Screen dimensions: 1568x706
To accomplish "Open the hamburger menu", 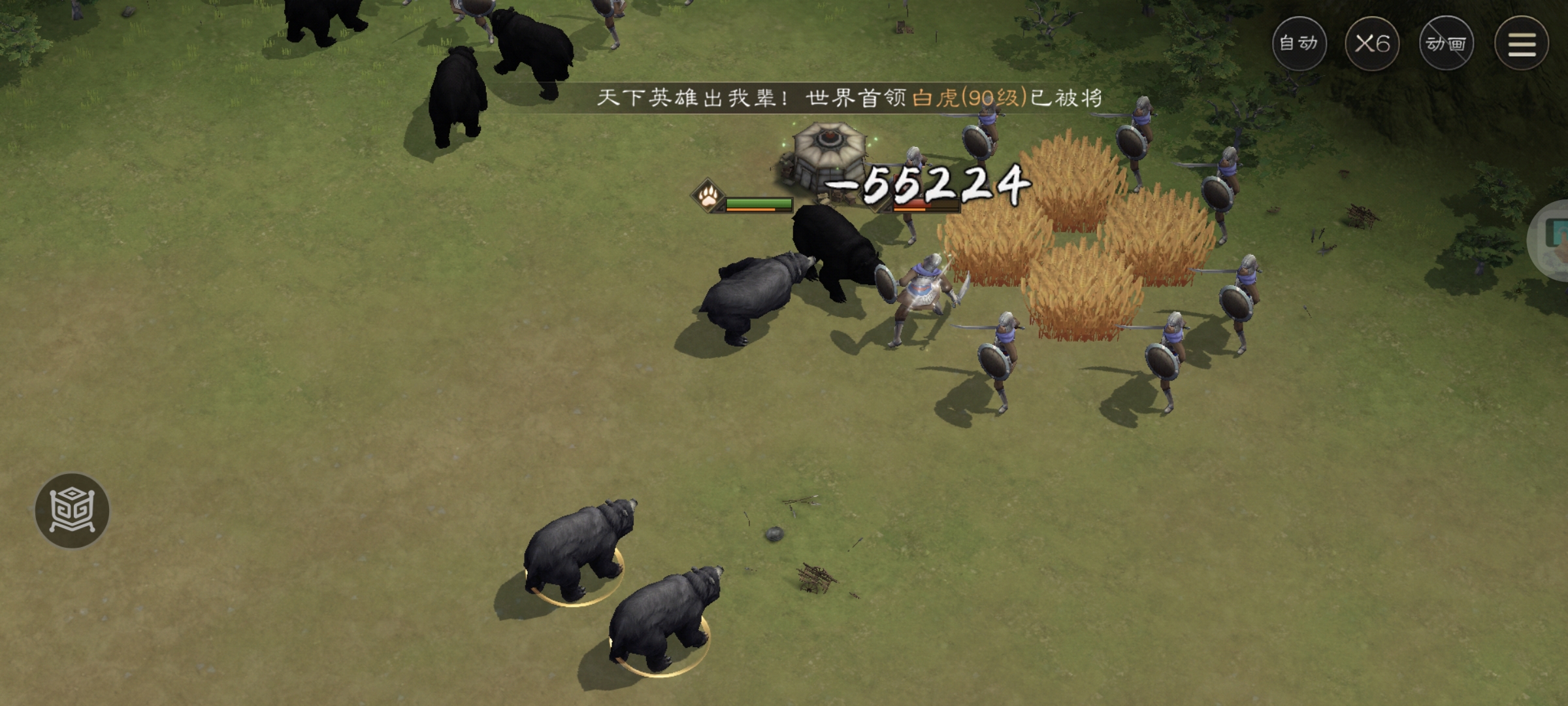I will pyautogui.click(x=1521, y=44).
